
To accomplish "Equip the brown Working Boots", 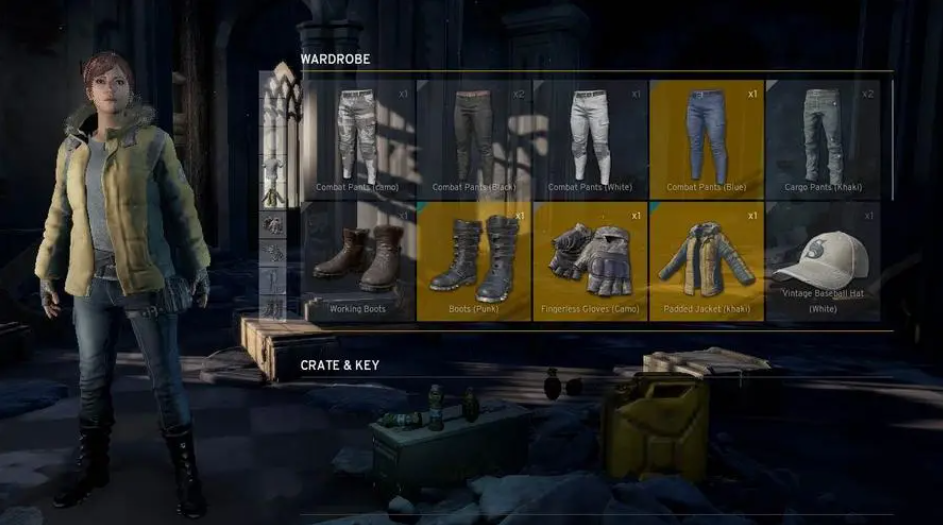I will (x=358, y=261).
